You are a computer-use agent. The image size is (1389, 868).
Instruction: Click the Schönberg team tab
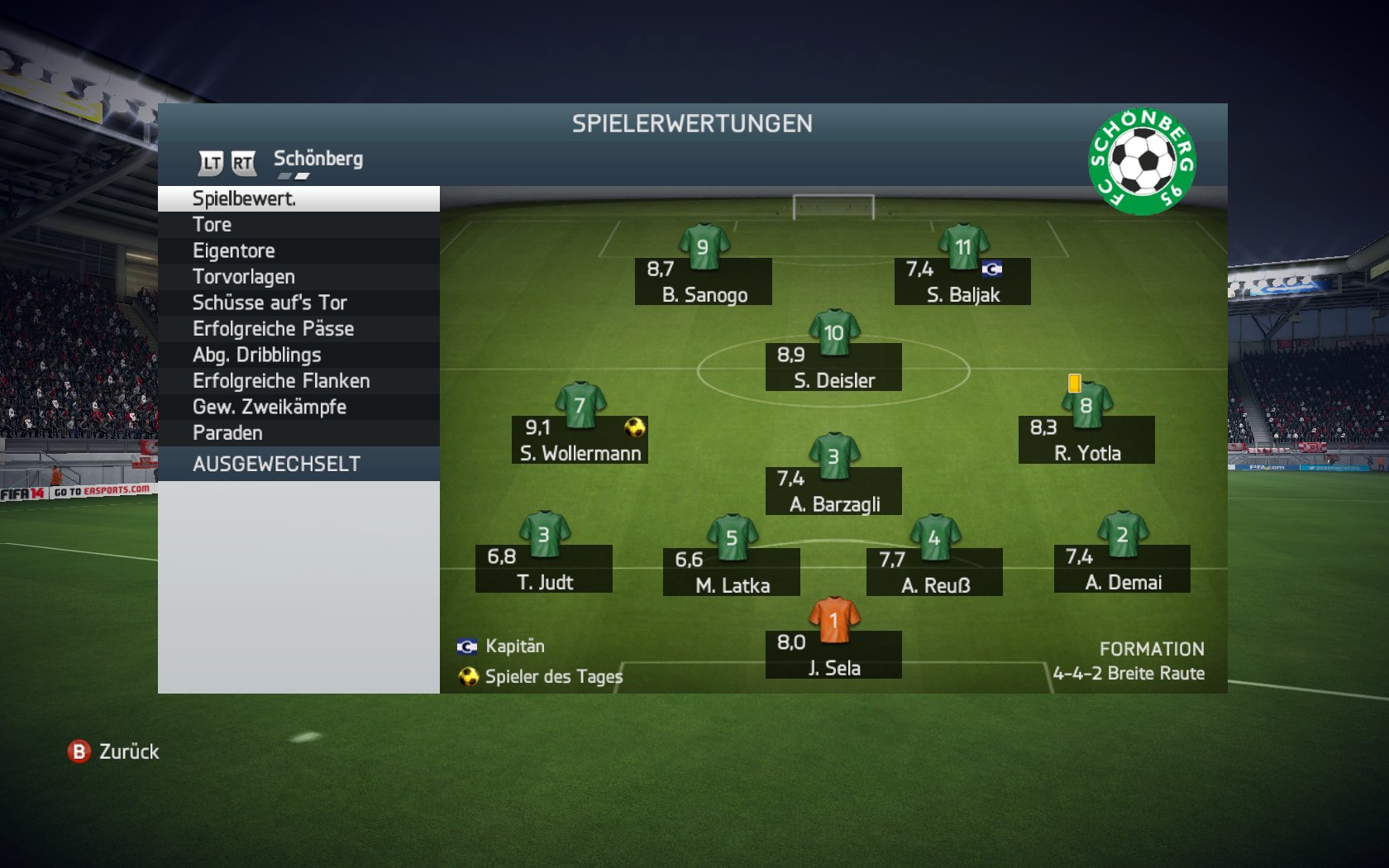point(318,159)
